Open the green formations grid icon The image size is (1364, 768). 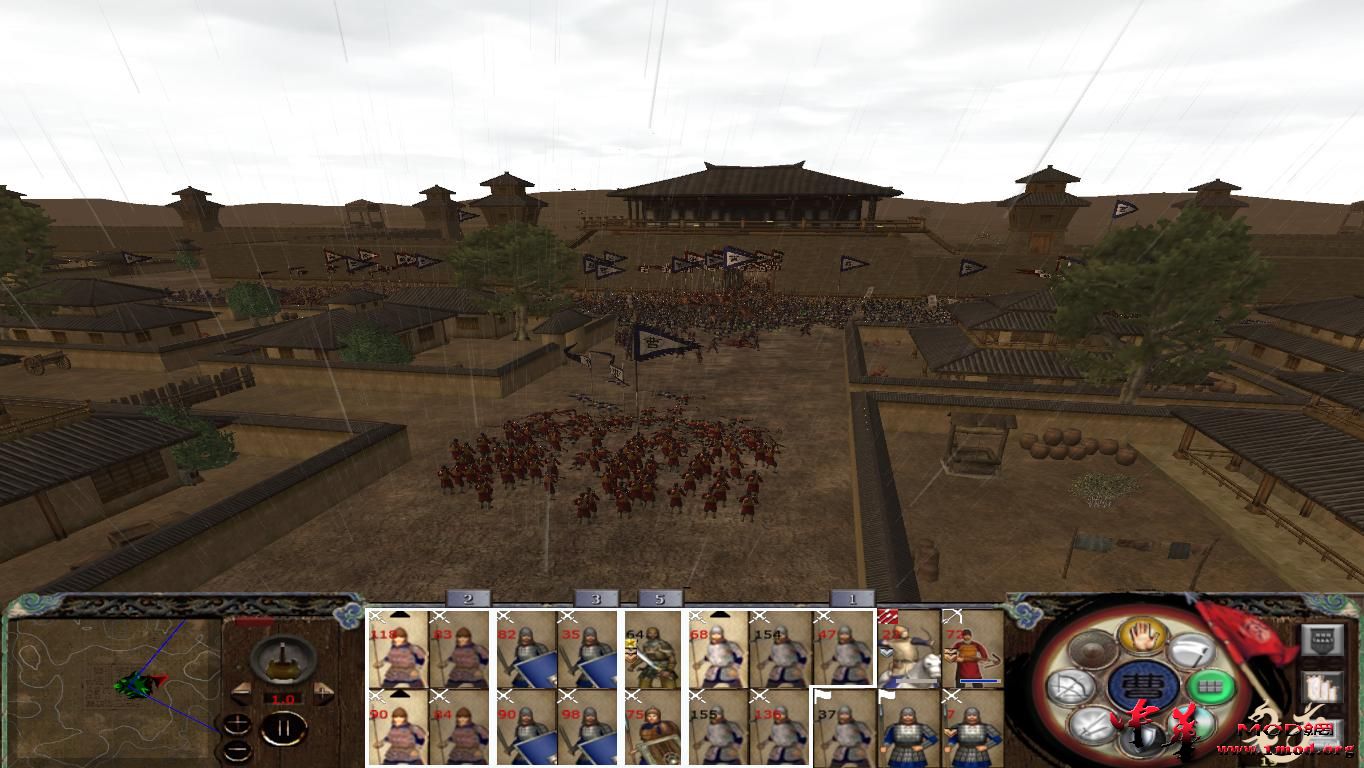1210,687
